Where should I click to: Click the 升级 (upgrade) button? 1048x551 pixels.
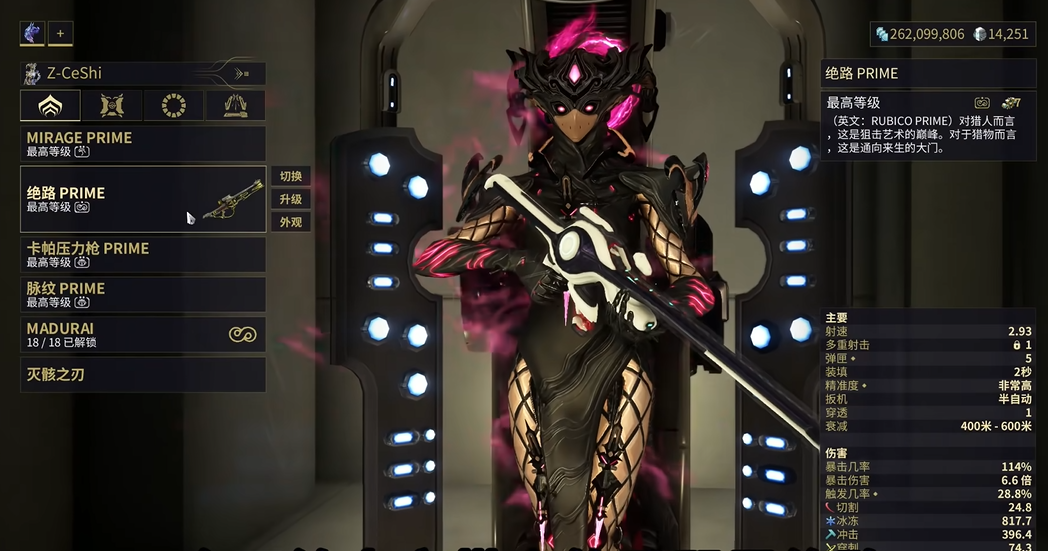[290, 199]
